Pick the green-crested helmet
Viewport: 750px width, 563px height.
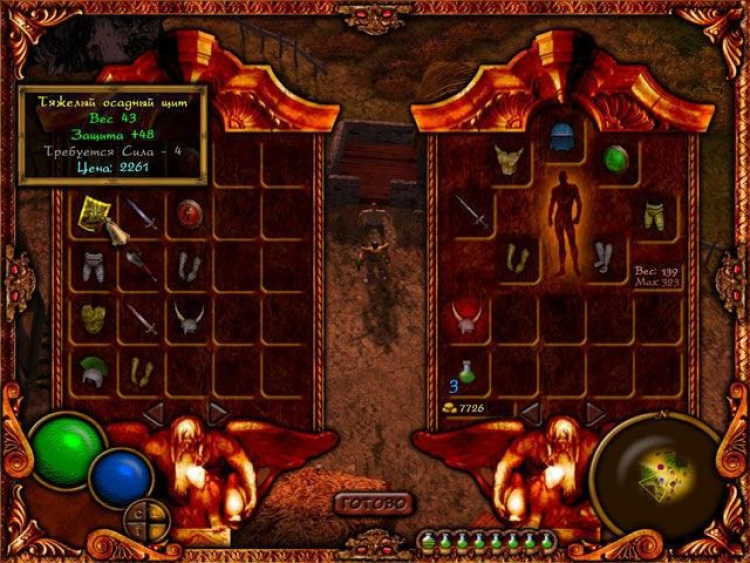point(93,370)
